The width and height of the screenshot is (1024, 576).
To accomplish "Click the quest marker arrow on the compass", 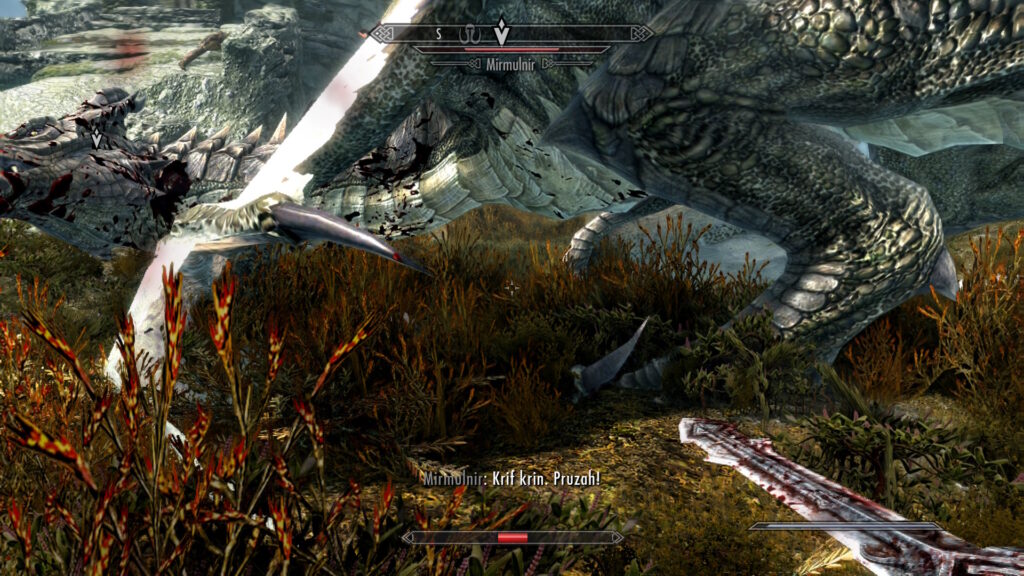I will (501, 32).
